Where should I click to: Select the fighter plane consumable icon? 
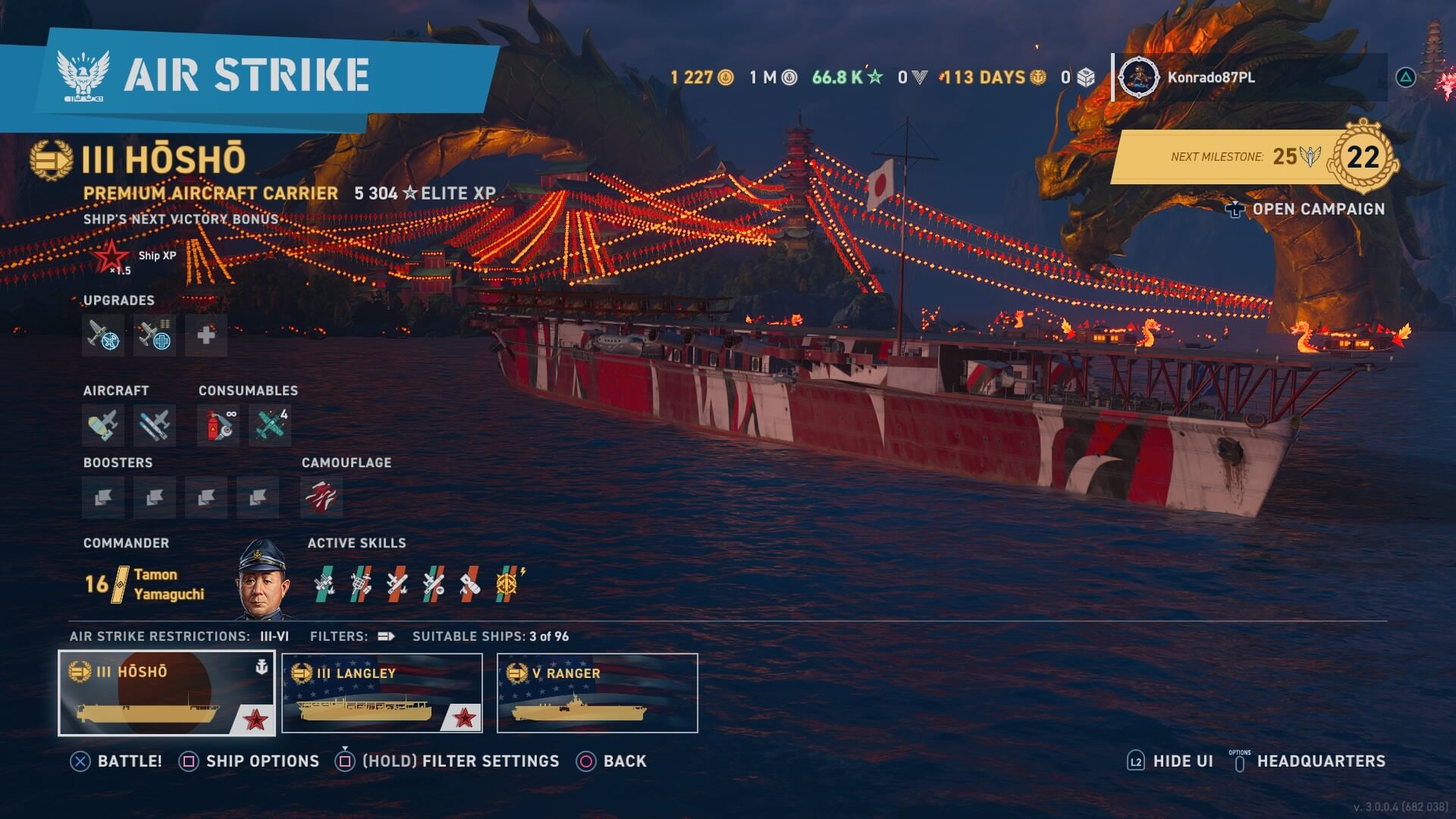point(270,425)
